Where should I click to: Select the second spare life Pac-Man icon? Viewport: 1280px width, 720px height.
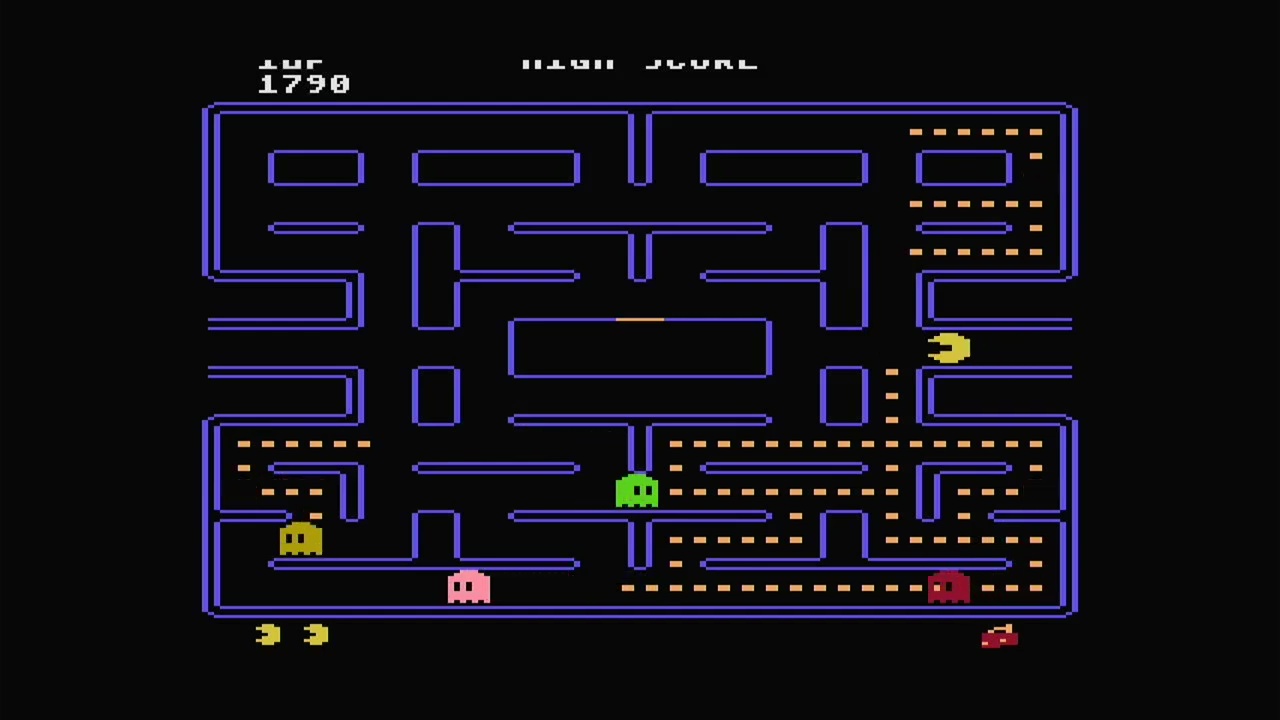tap(316, 634)
